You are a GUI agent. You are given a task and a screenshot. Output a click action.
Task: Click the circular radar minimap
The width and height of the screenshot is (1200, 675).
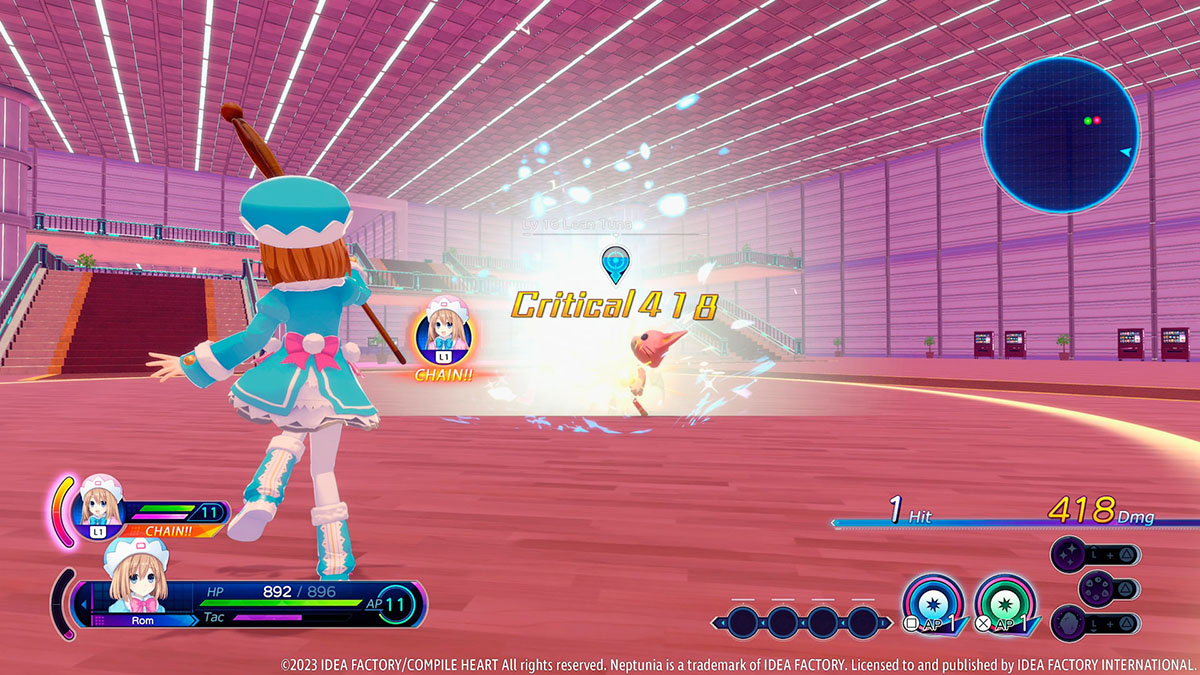[1061, 136]
